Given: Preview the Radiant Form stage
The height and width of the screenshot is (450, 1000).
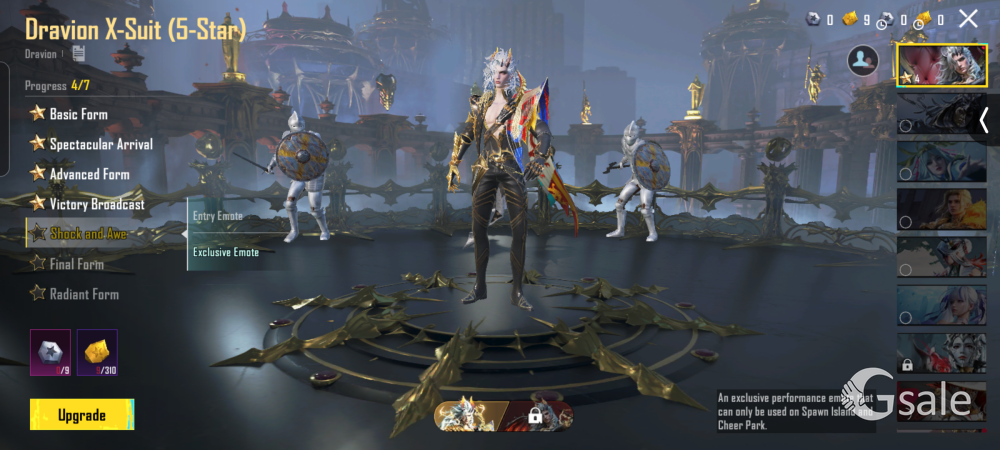Looking at the screenshot, I should pyautogui.click(x=84, y=294).
